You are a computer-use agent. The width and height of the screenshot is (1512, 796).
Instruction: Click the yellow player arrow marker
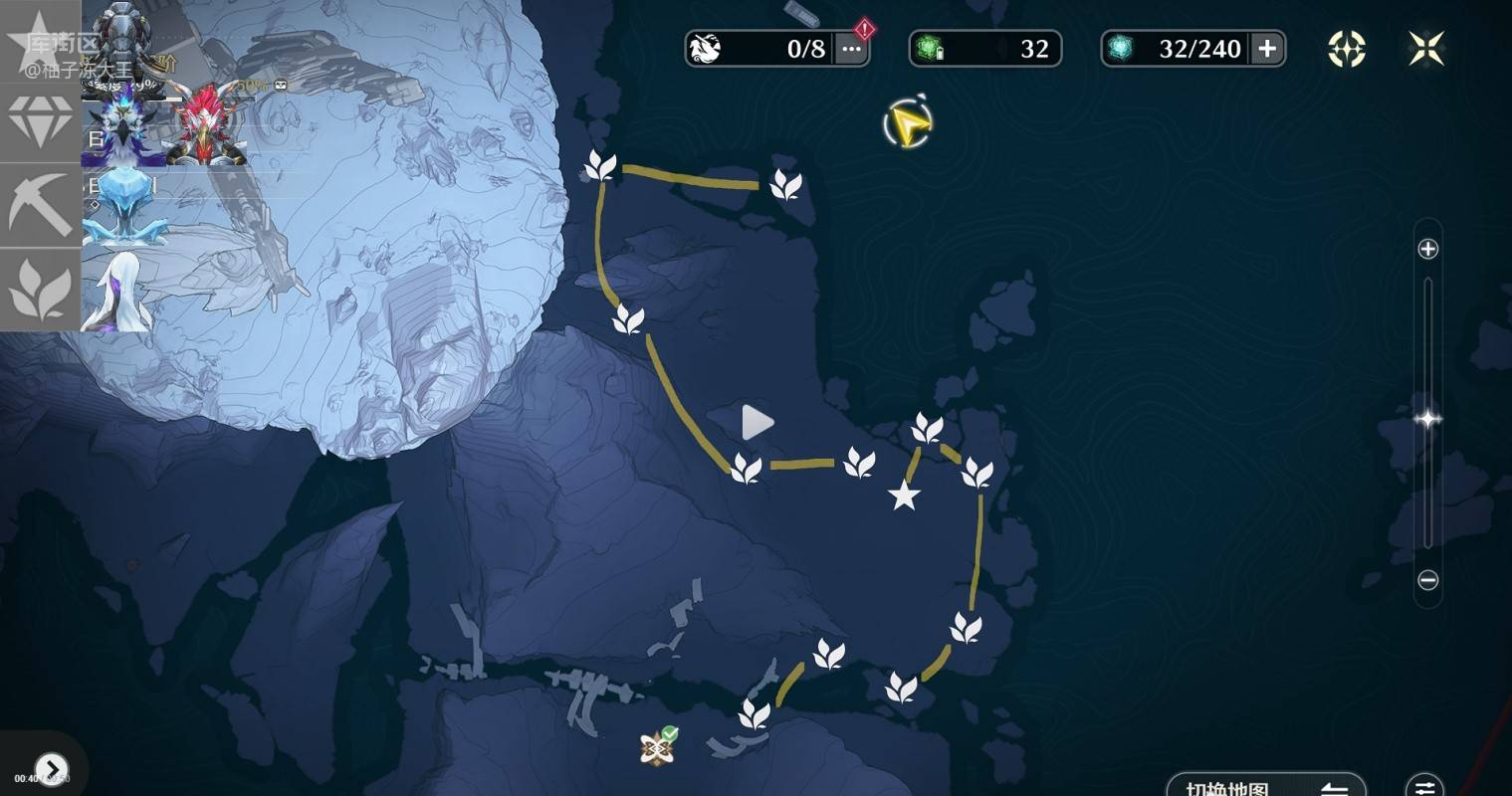(x=907, y=122)
